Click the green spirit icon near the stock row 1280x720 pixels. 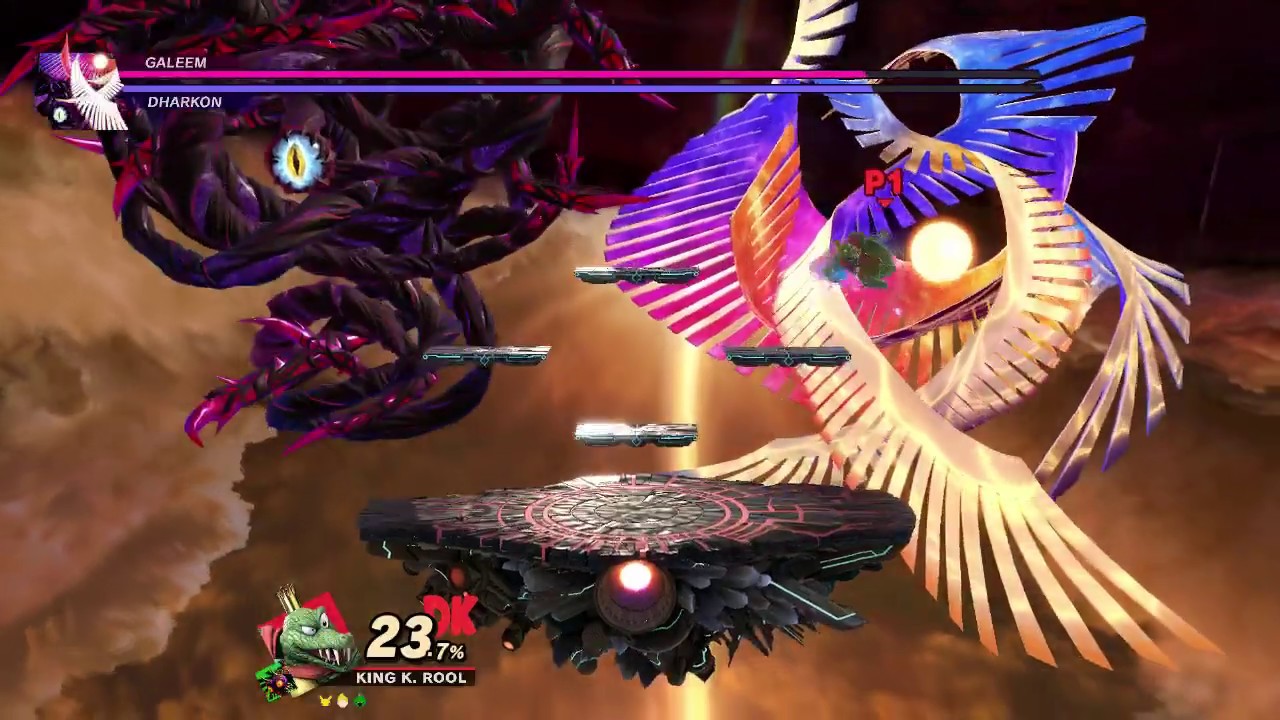tap(358, 701)
